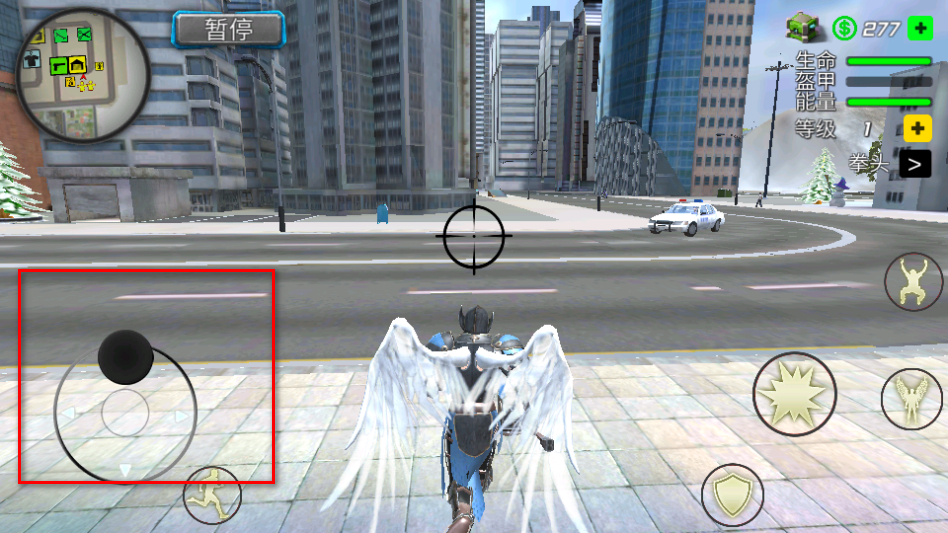
Task: Open the green cash crate shop icon
Action: [x=802, y=28]
